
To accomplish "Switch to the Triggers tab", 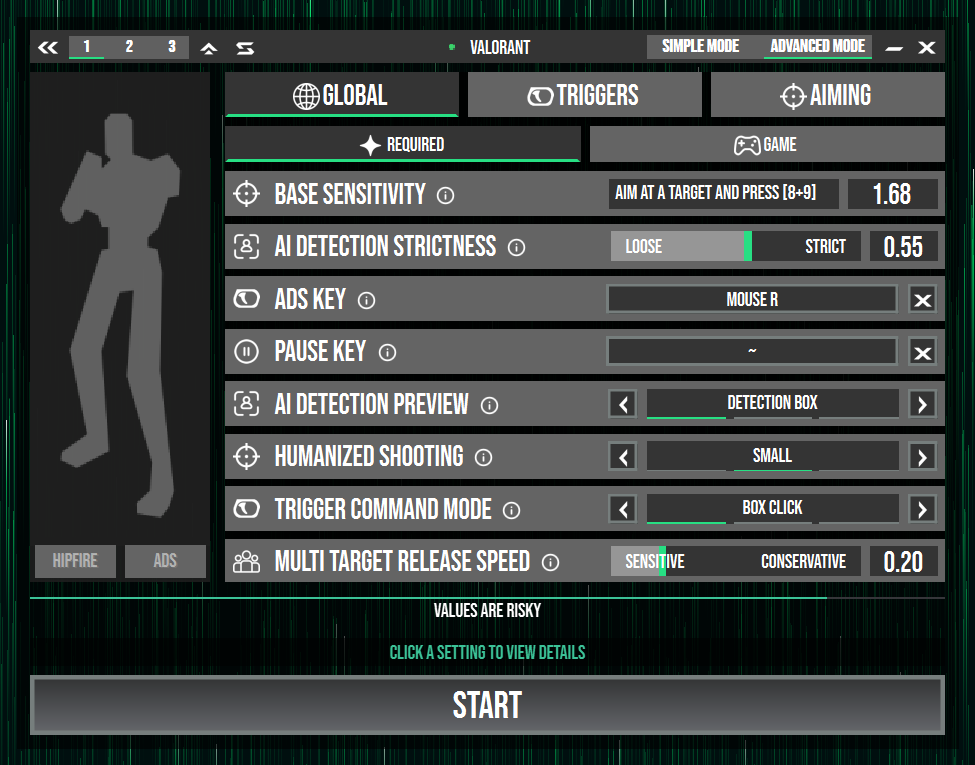I will [584, 95].
